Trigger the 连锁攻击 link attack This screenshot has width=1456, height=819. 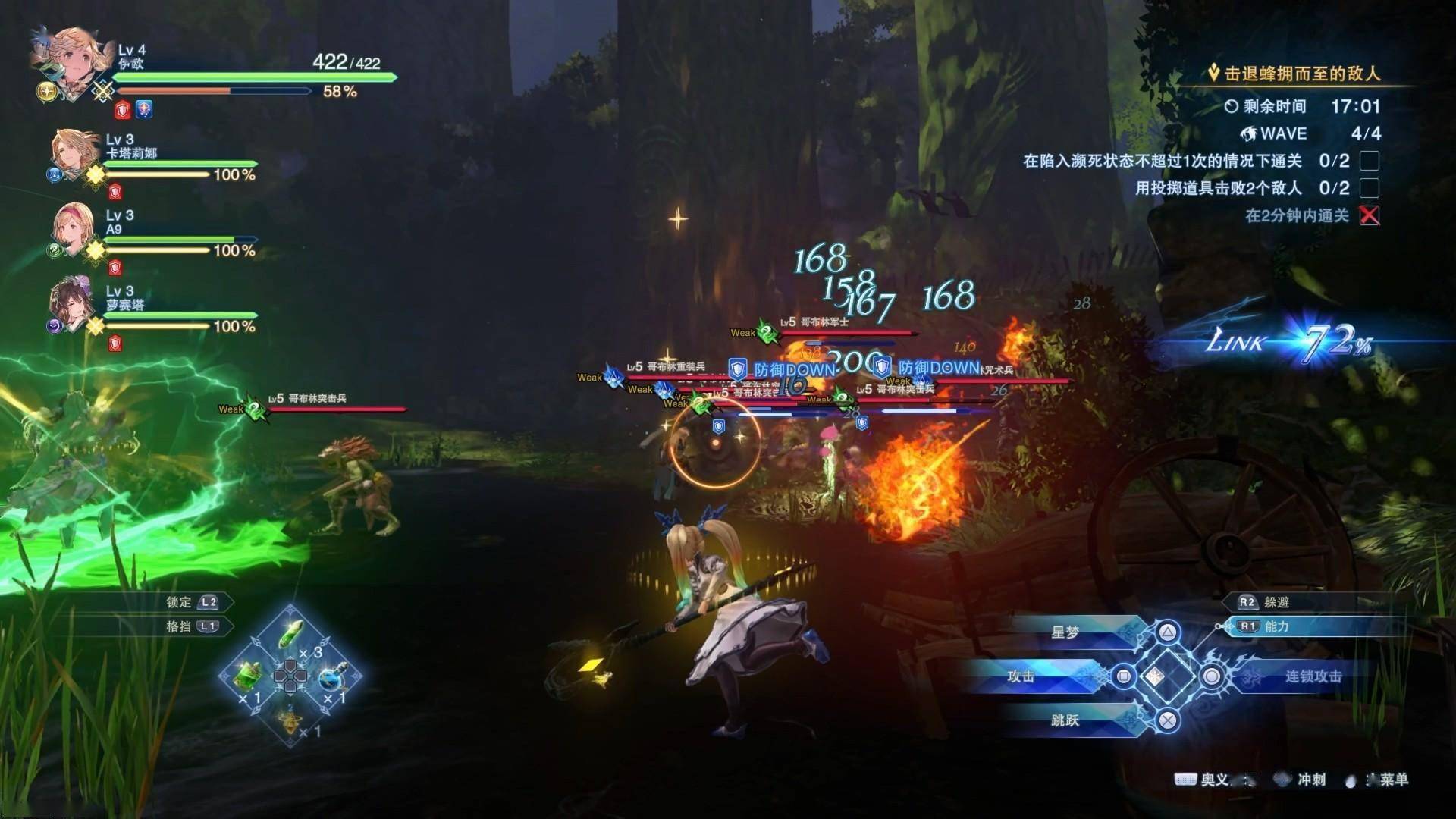[1313, 676]
